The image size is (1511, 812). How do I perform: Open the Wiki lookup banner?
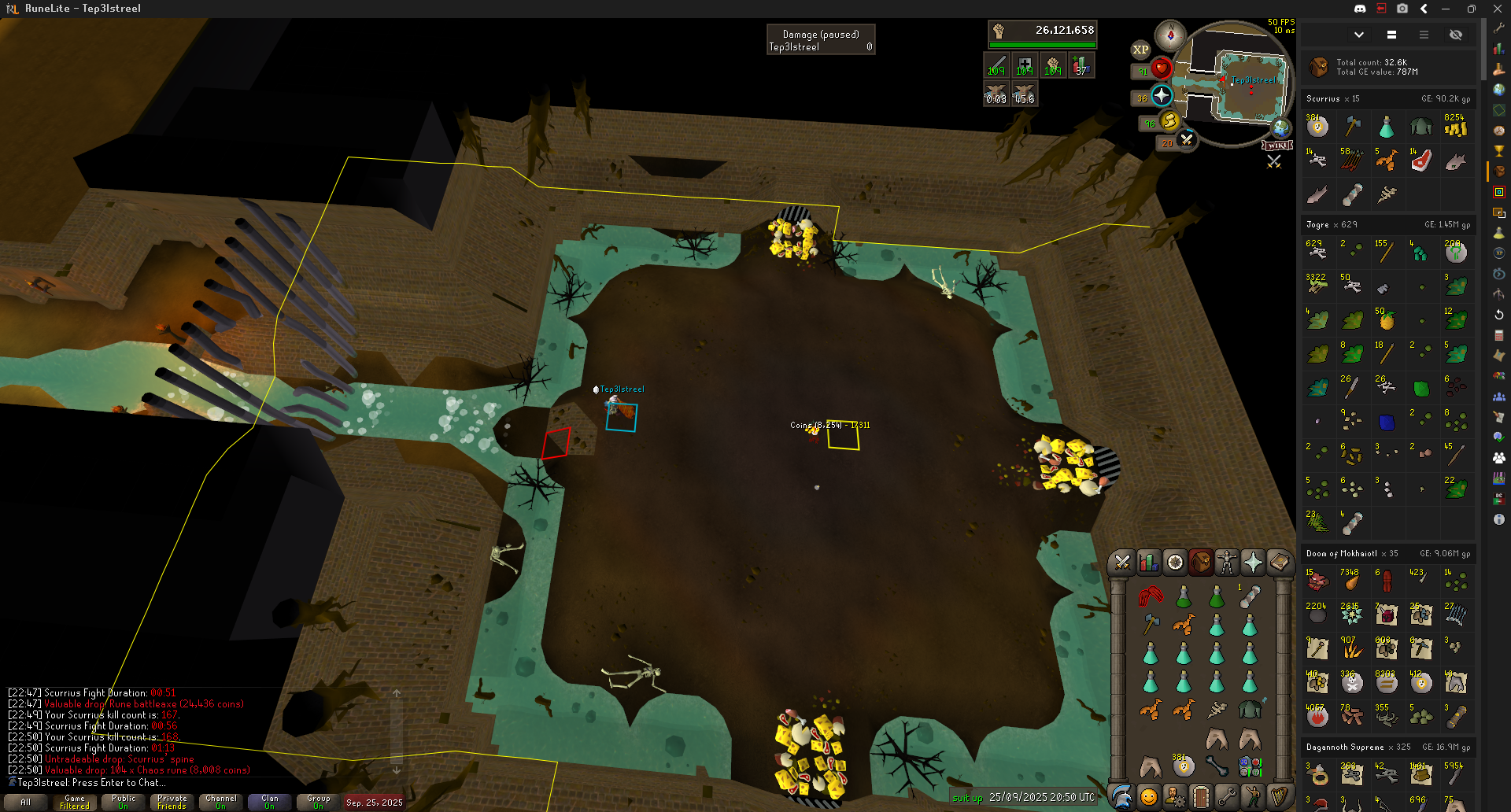(x=1277, y=146)
